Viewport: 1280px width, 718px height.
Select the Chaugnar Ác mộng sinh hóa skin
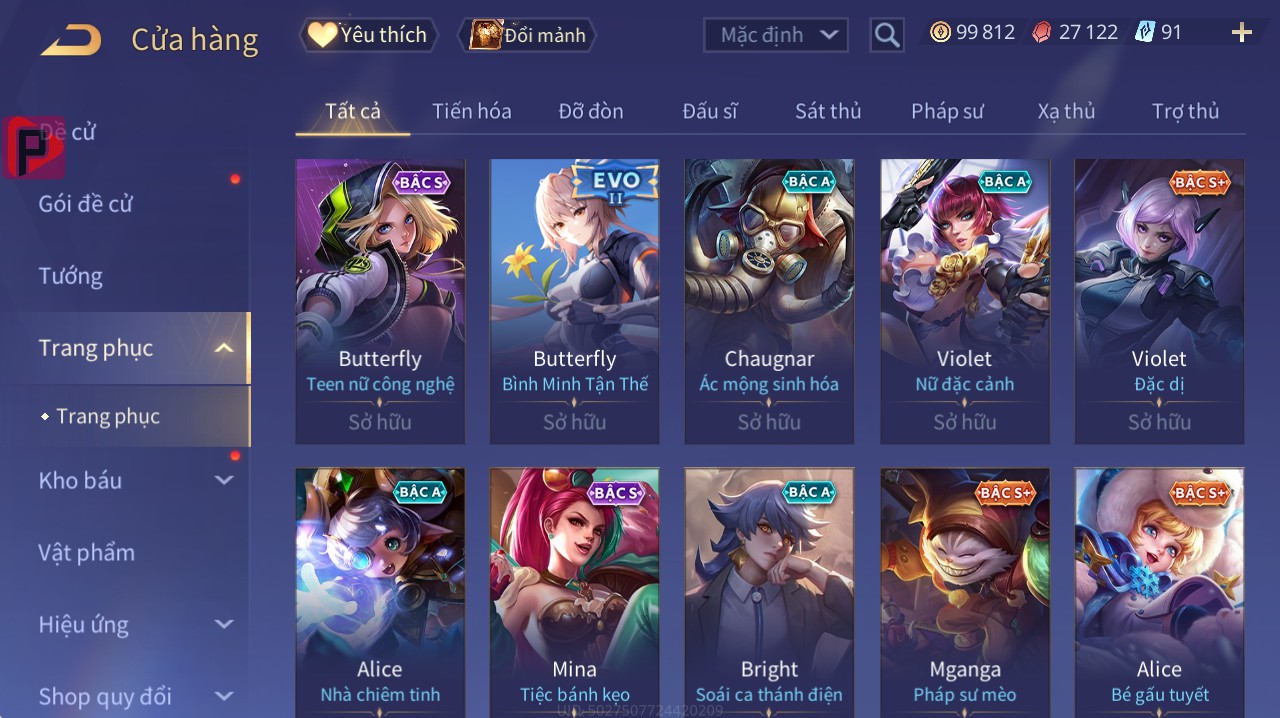(x=769, y=301)
